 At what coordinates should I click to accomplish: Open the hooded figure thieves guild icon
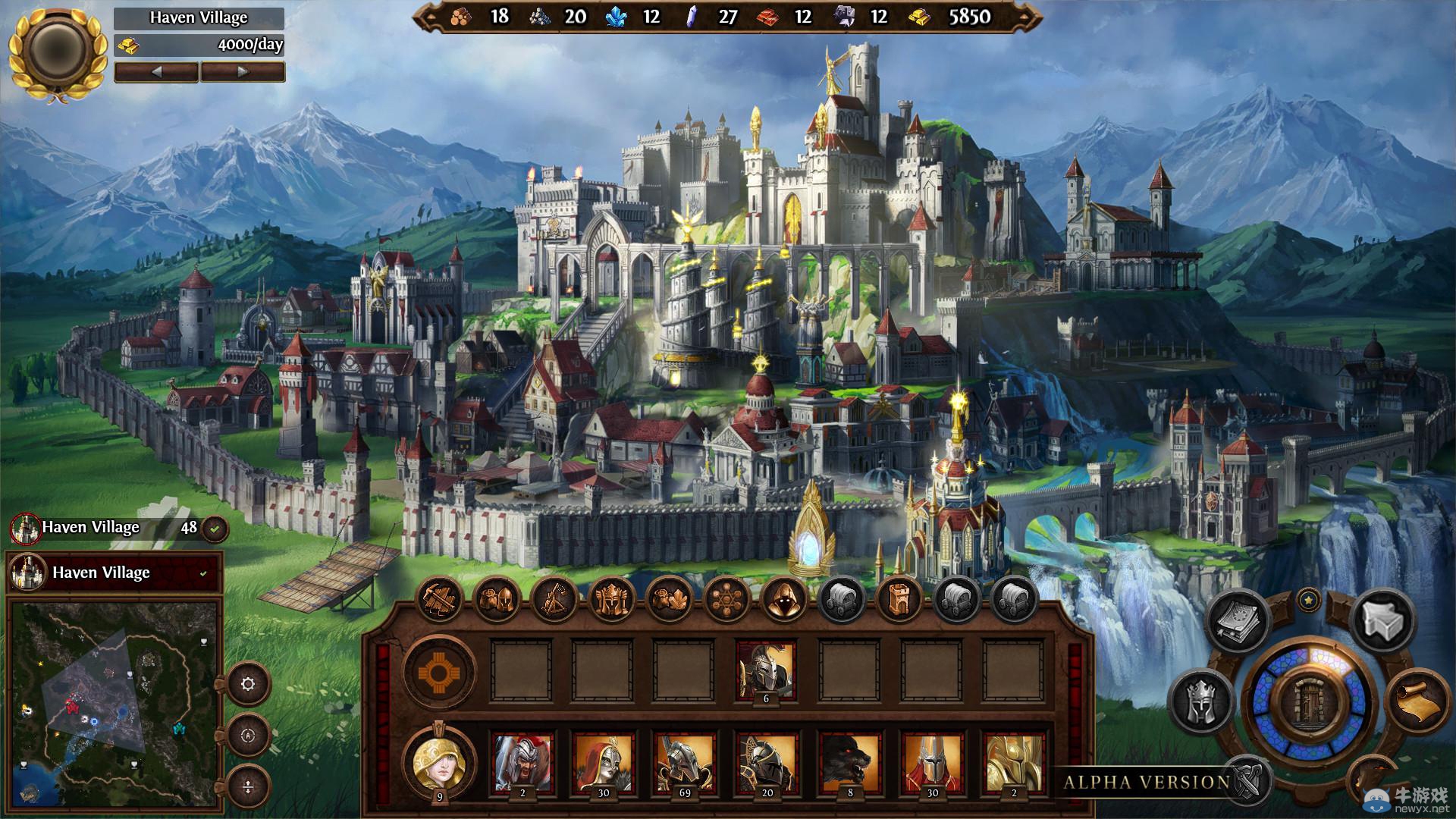coord(784,601)
